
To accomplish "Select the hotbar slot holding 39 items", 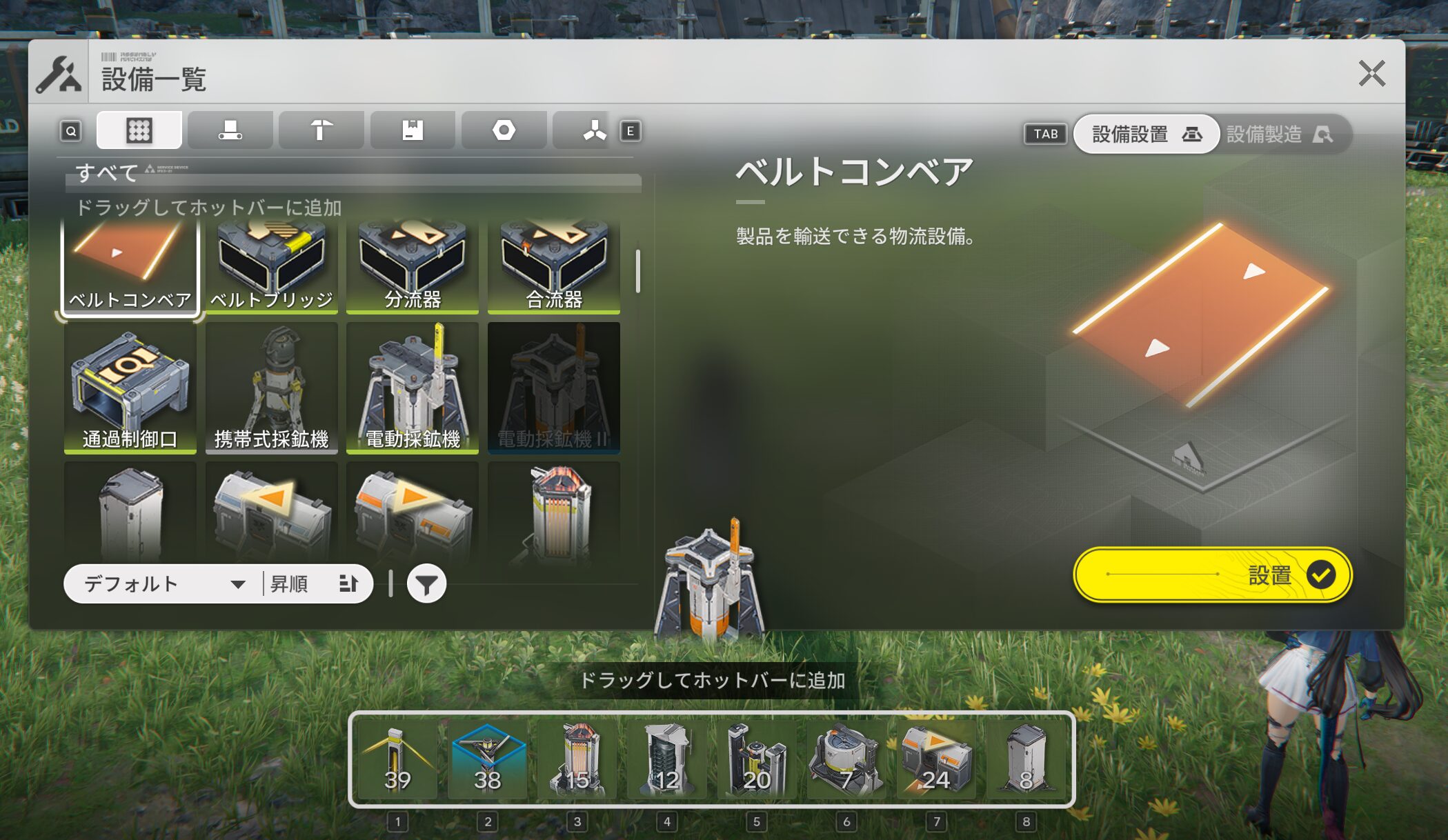I will click(397, 759).
